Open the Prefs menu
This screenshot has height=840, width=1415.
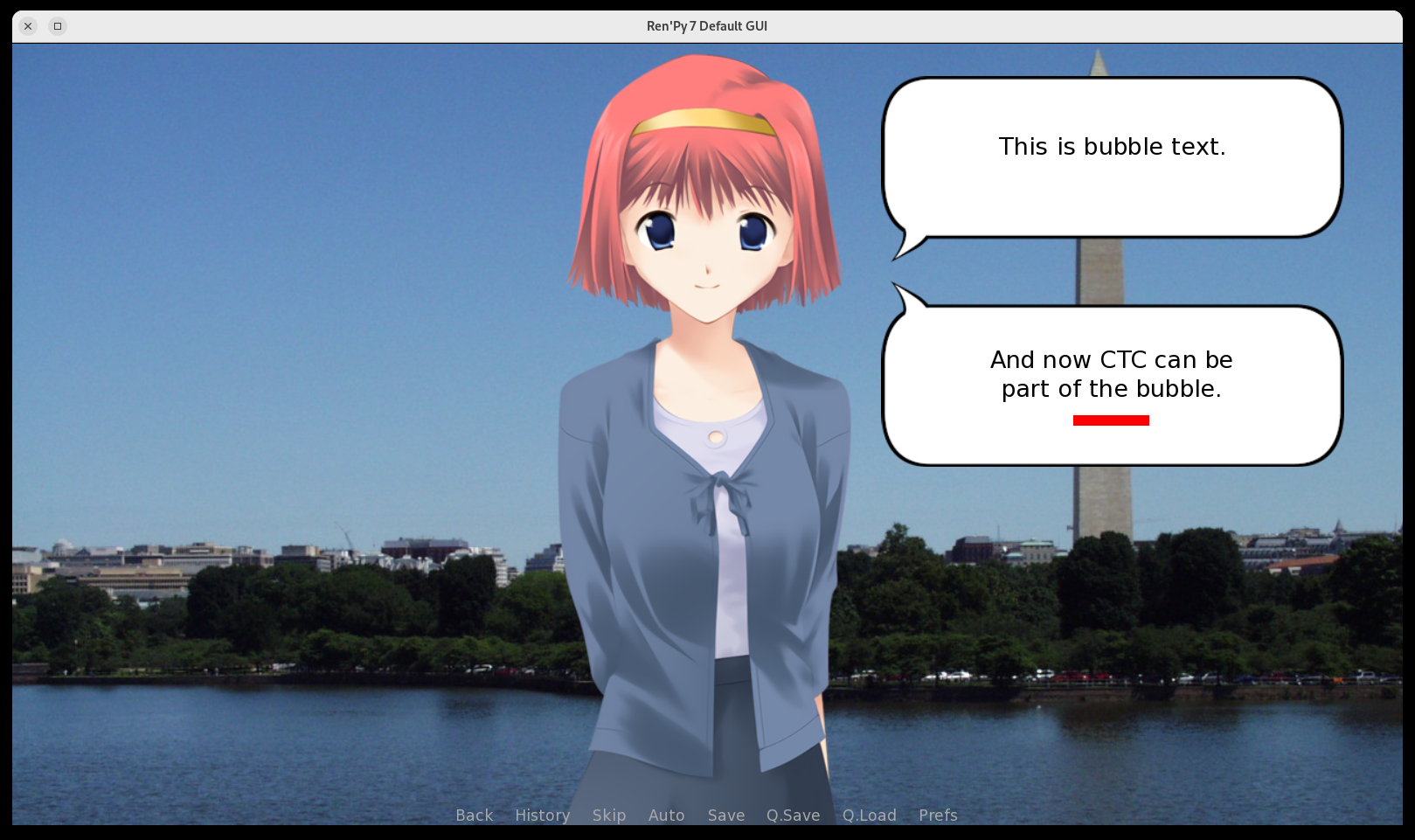(938, 815)
